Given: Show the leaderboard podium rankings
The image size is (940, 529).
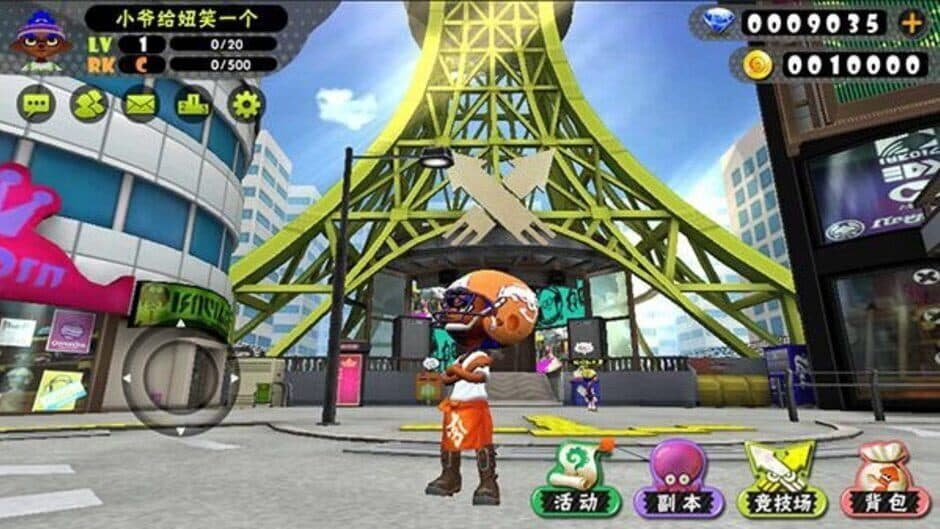Looking at the screenshot, I should [x=194, y=103].
